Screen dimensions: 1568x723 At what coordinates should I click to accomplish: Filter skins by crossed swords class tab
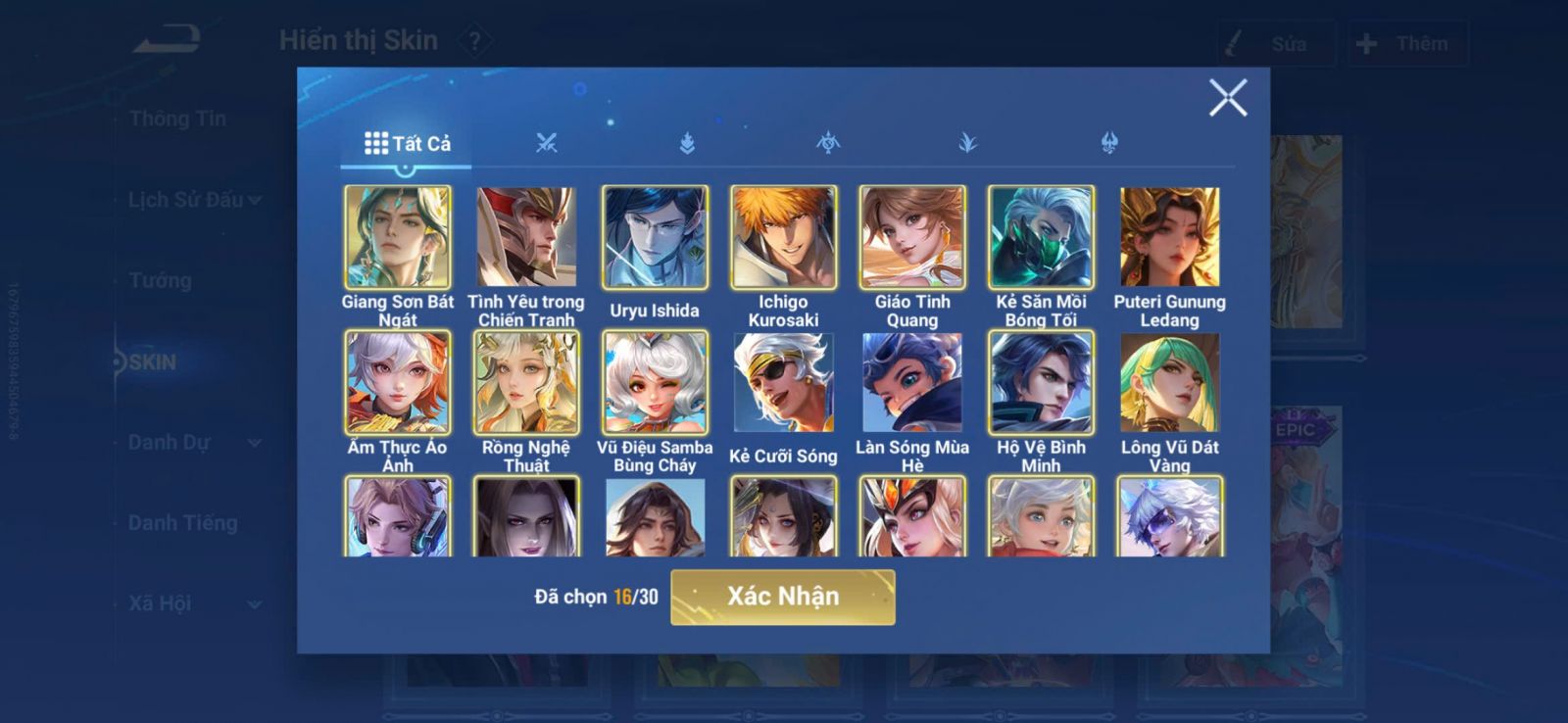547,143
